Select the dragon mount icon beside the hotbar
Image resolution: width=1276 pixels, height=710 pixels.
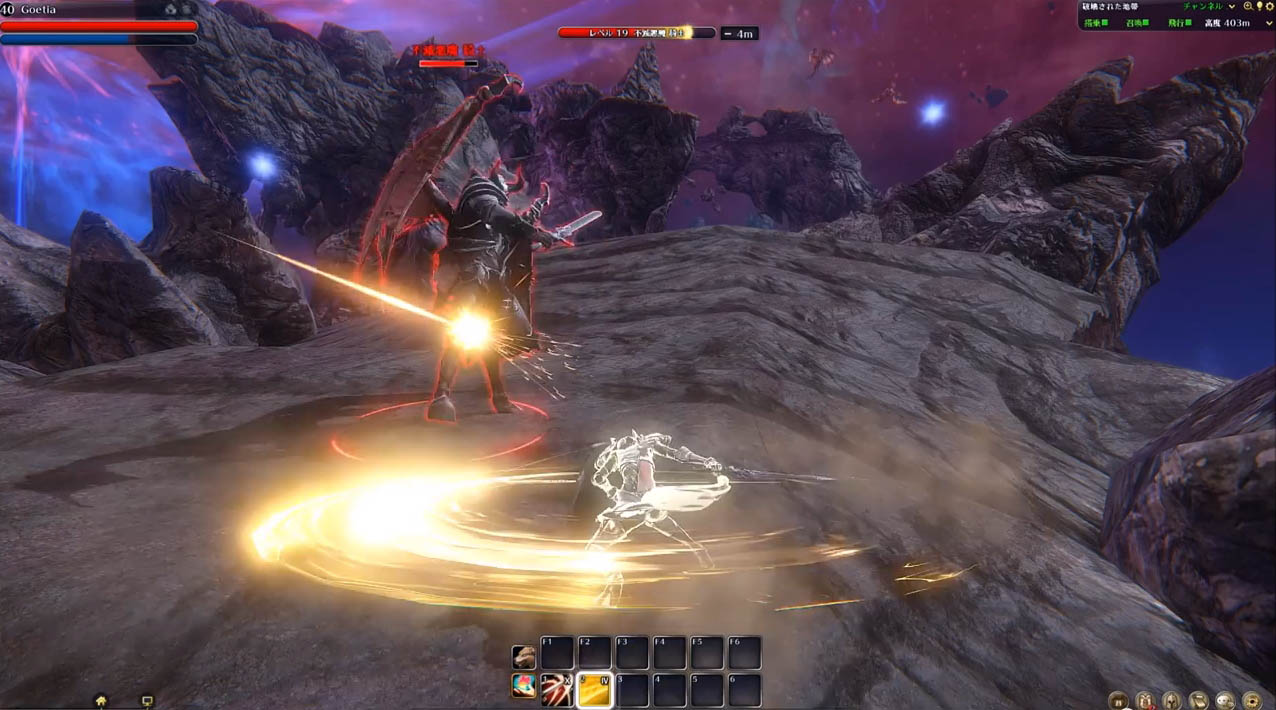[523, 656]
